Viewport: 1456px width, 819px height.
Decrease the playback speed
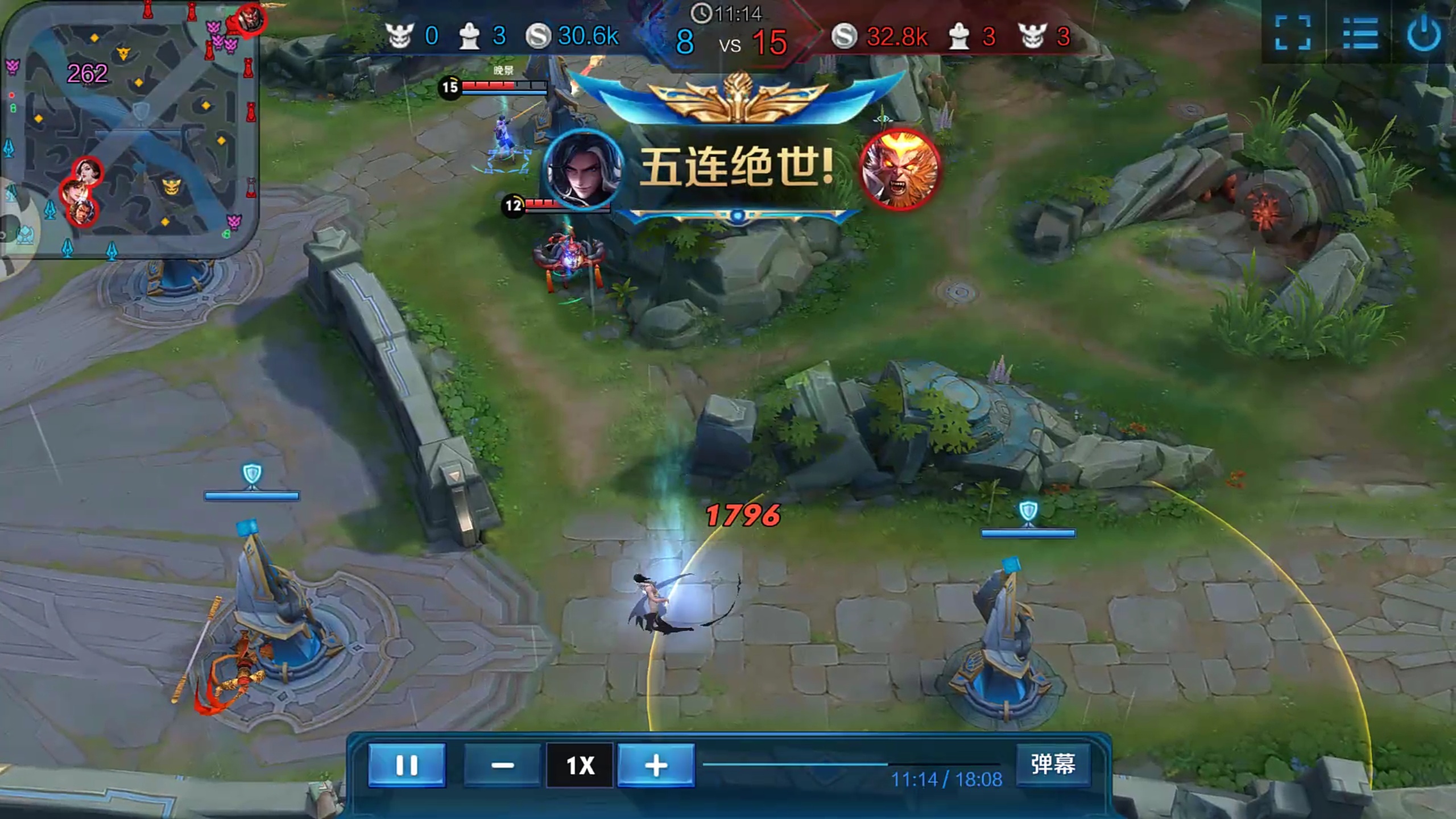tap(502, 766)
